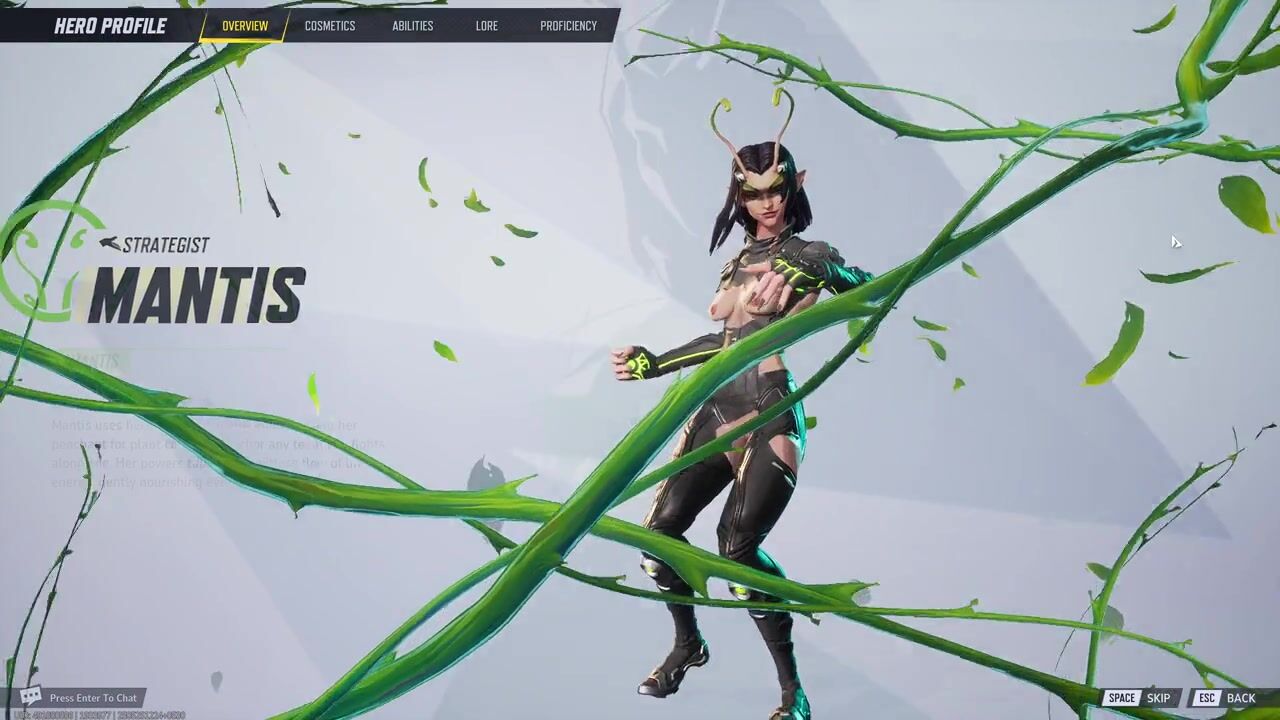1280x720 pixels.
Task: Go to the Proficiency tab
Action: 568,26
